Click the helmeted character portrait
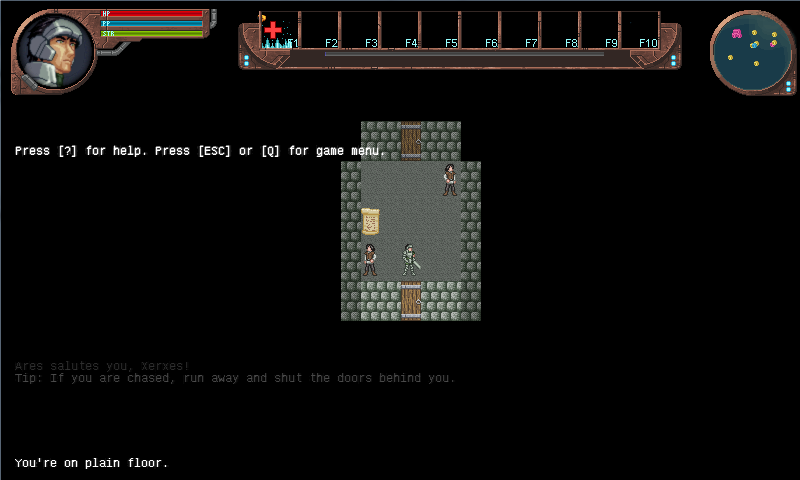 [53, 51]
